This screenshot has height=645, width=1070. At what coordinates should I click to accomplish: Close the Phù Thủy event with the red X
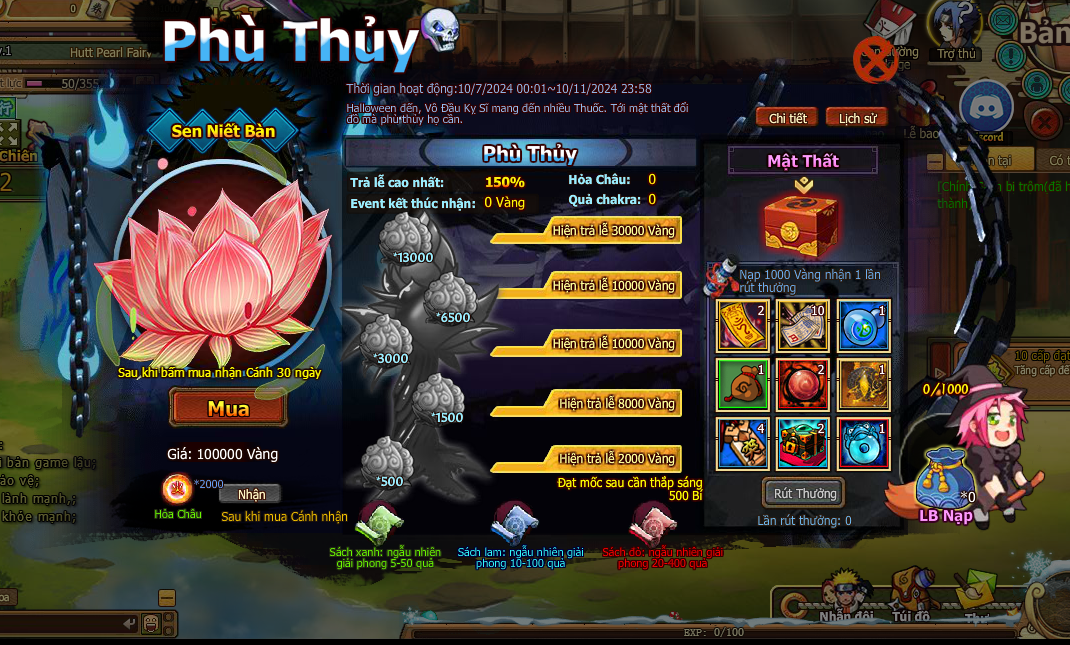(875, 59)
